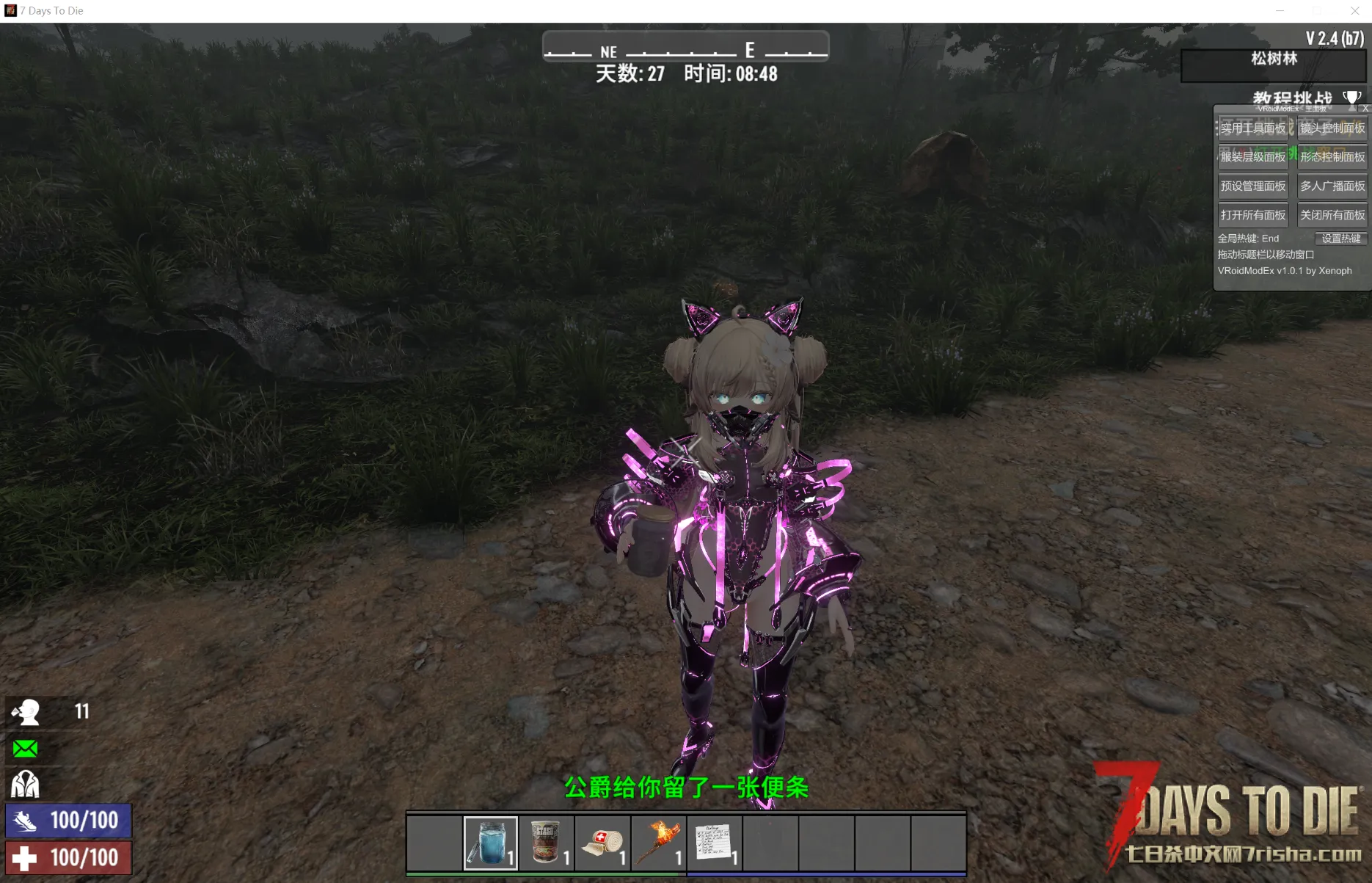
Task: Open the 多人广播面板 multiplayer broadcast panel
Action: click(1332, 186)
